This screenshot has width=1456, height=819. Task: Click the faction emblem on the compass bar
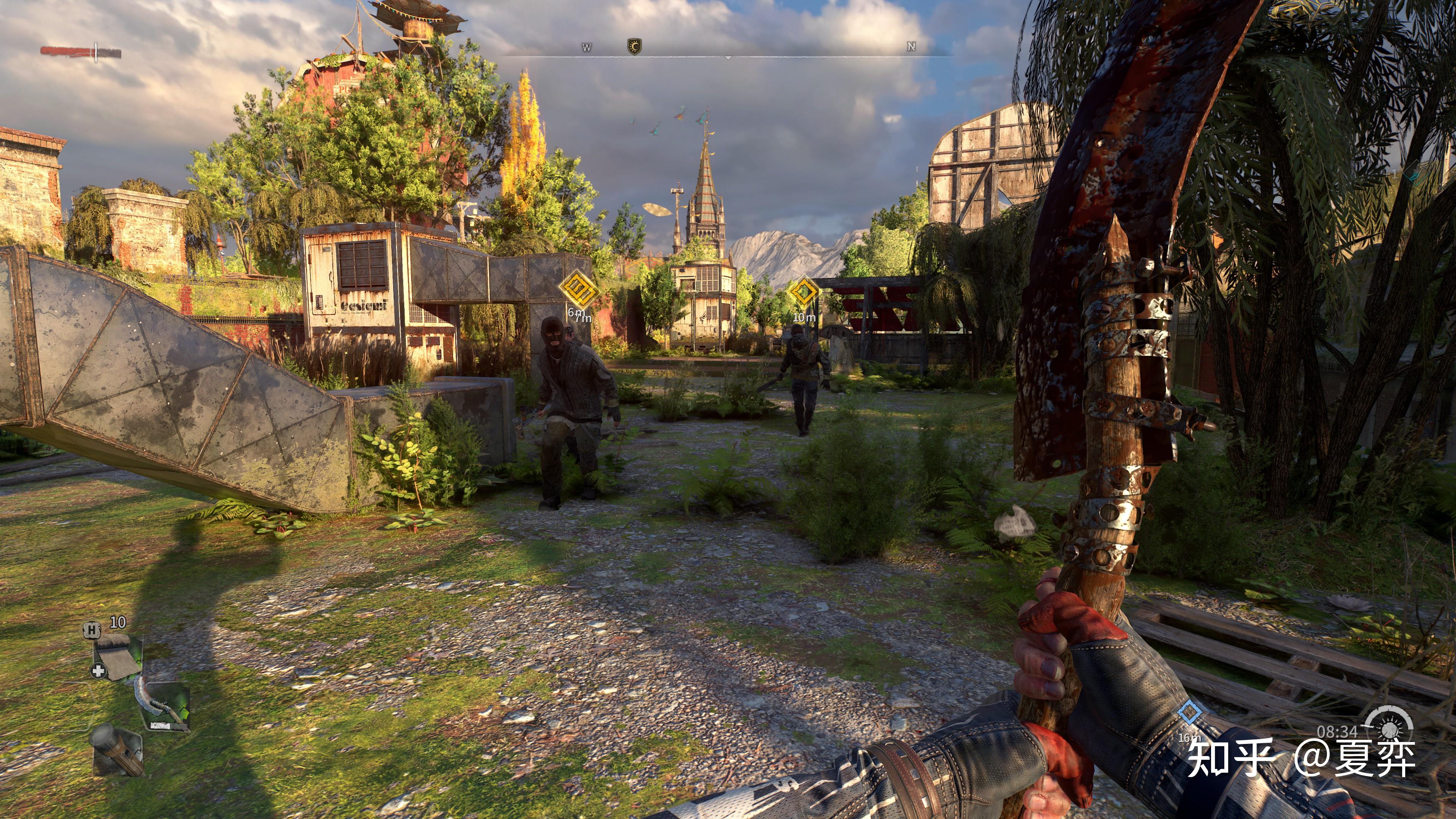[x=634, y=47]
